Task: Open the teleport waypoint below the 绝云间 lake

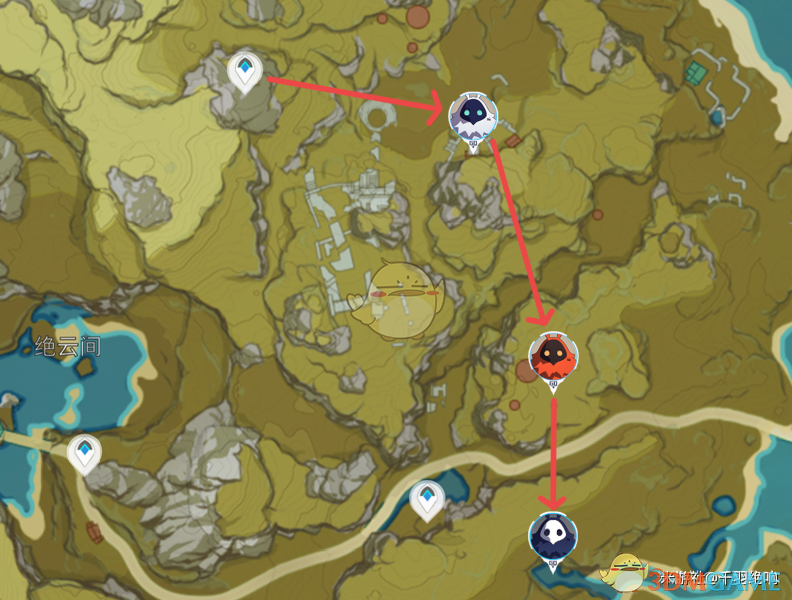Action: 84,452
